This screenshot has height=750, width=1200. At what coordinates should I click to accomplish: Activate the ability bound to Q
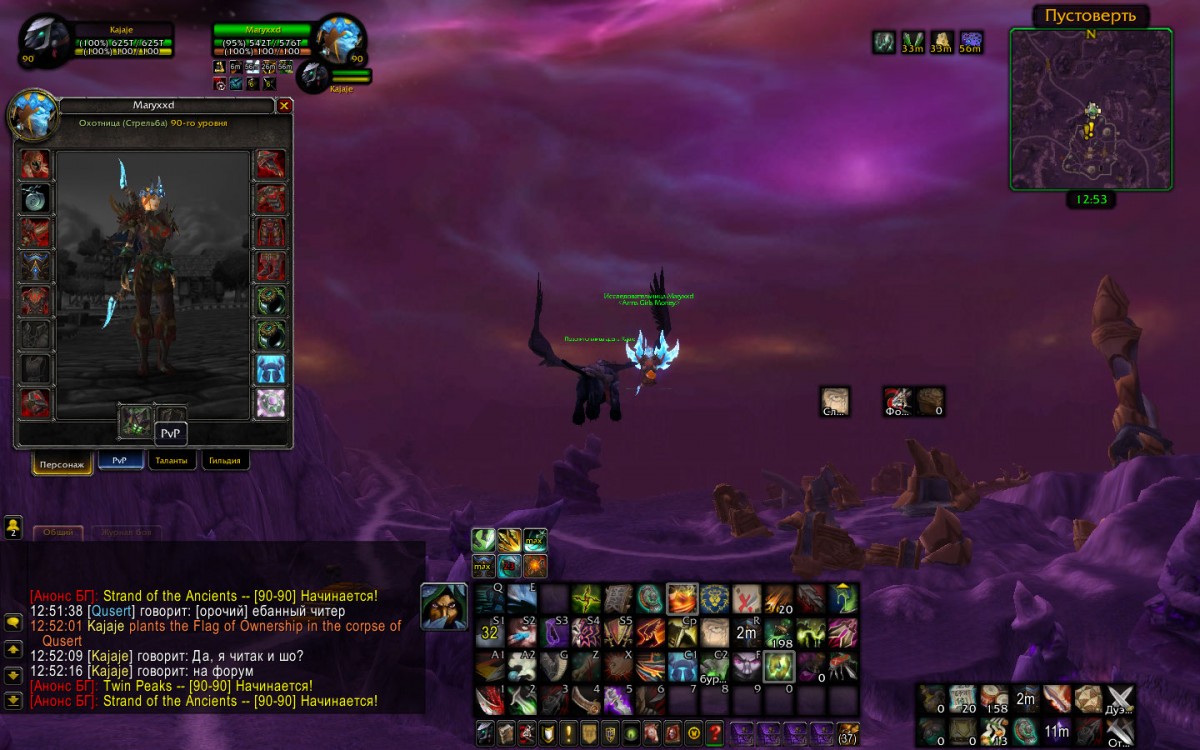[x=490, y=599]
